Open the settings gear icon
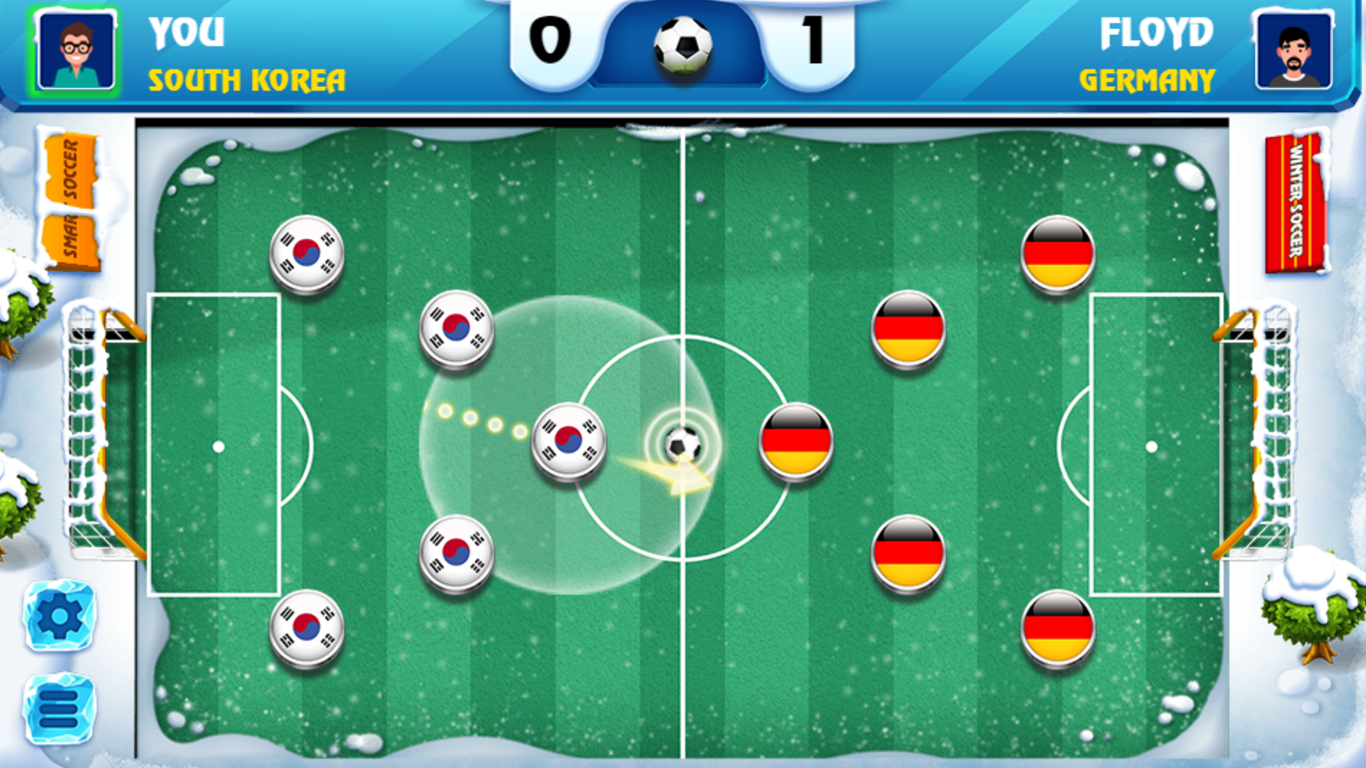 coord(57,614)
